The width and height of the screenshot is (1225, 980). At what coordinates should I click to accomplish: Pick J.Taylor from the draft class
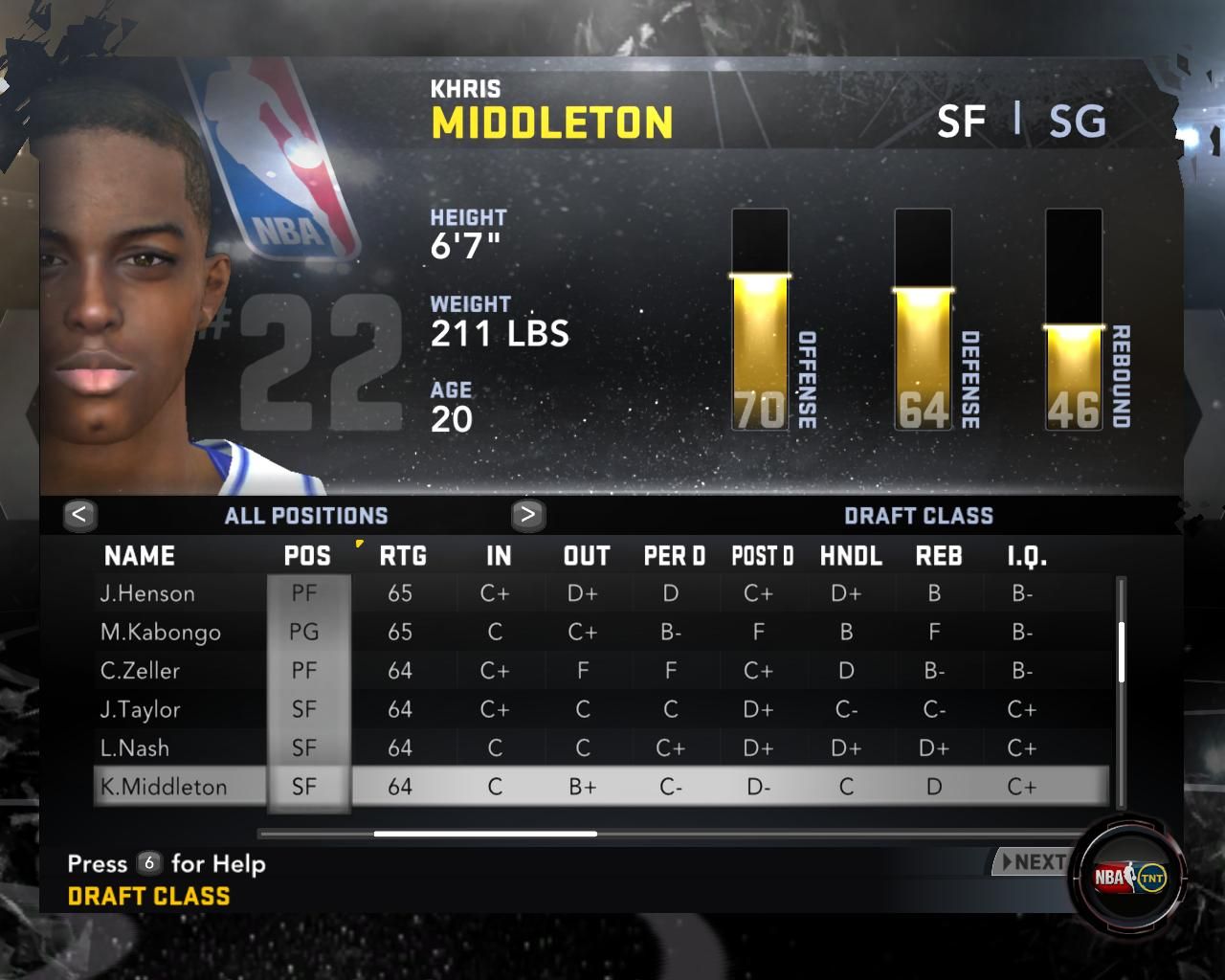point(140,710)
